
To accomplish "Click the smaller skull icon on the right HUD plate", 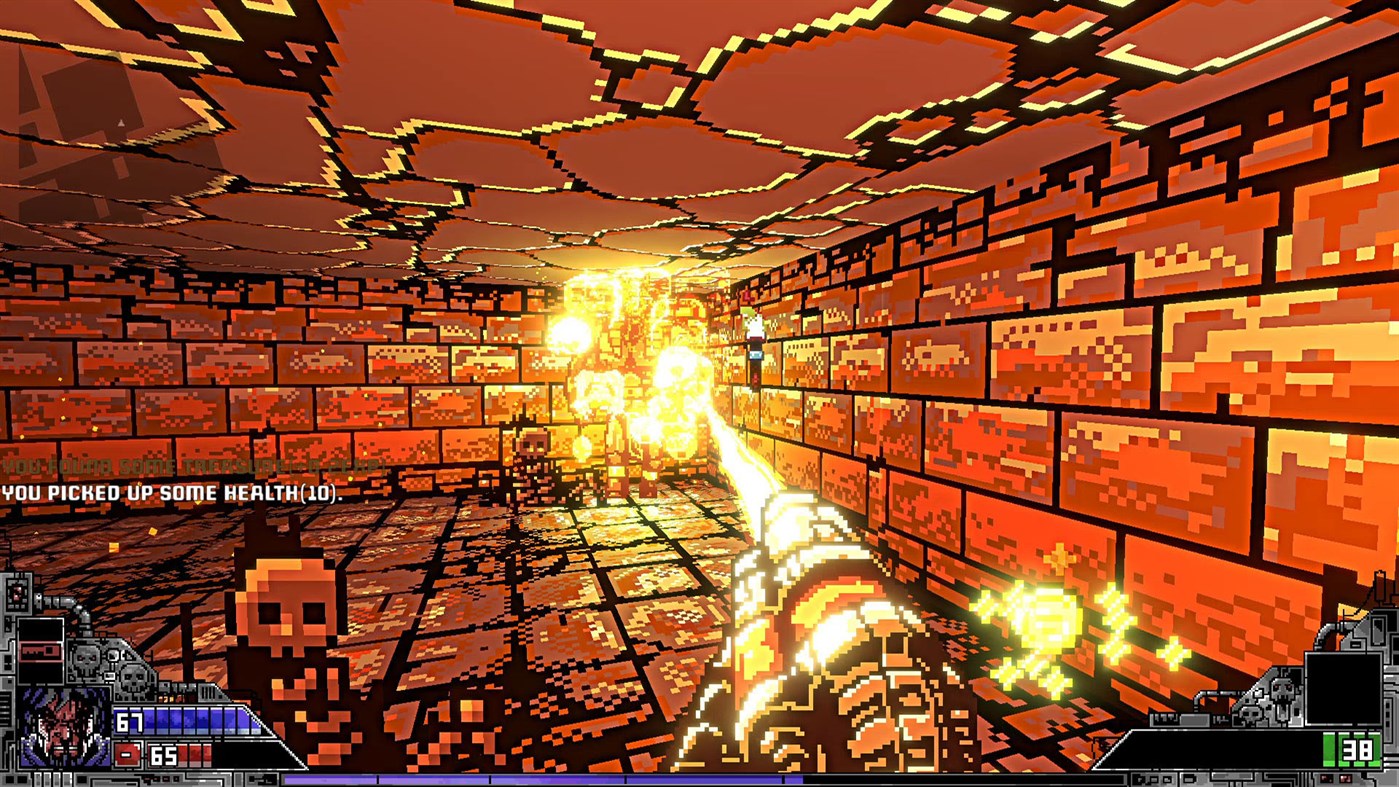I will [x=1251, y=714].
